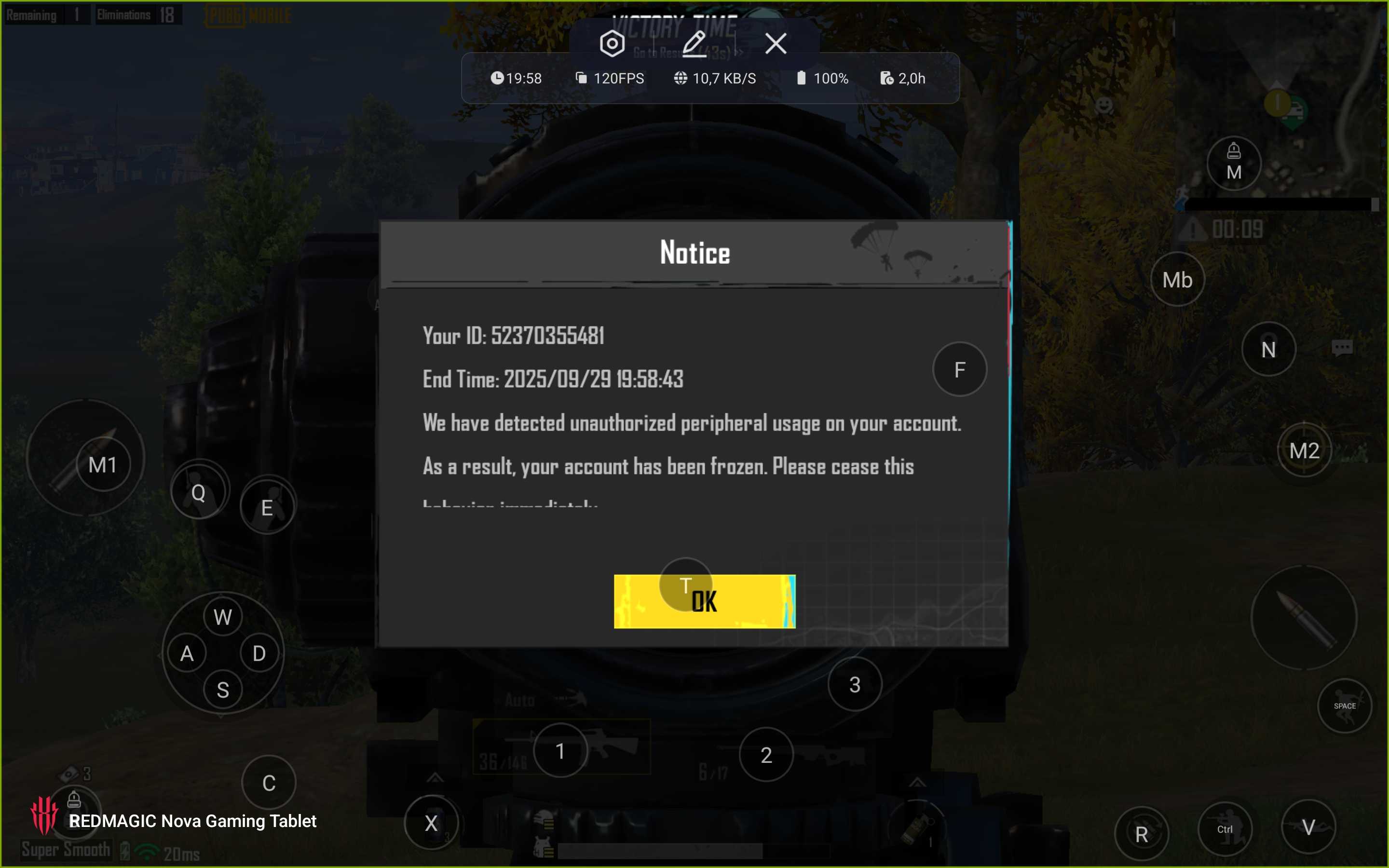The height and width of the screenshot is (868, 1389).
Task: Open the chat speech bubble icon
Action: click(x=1342, y=348)
